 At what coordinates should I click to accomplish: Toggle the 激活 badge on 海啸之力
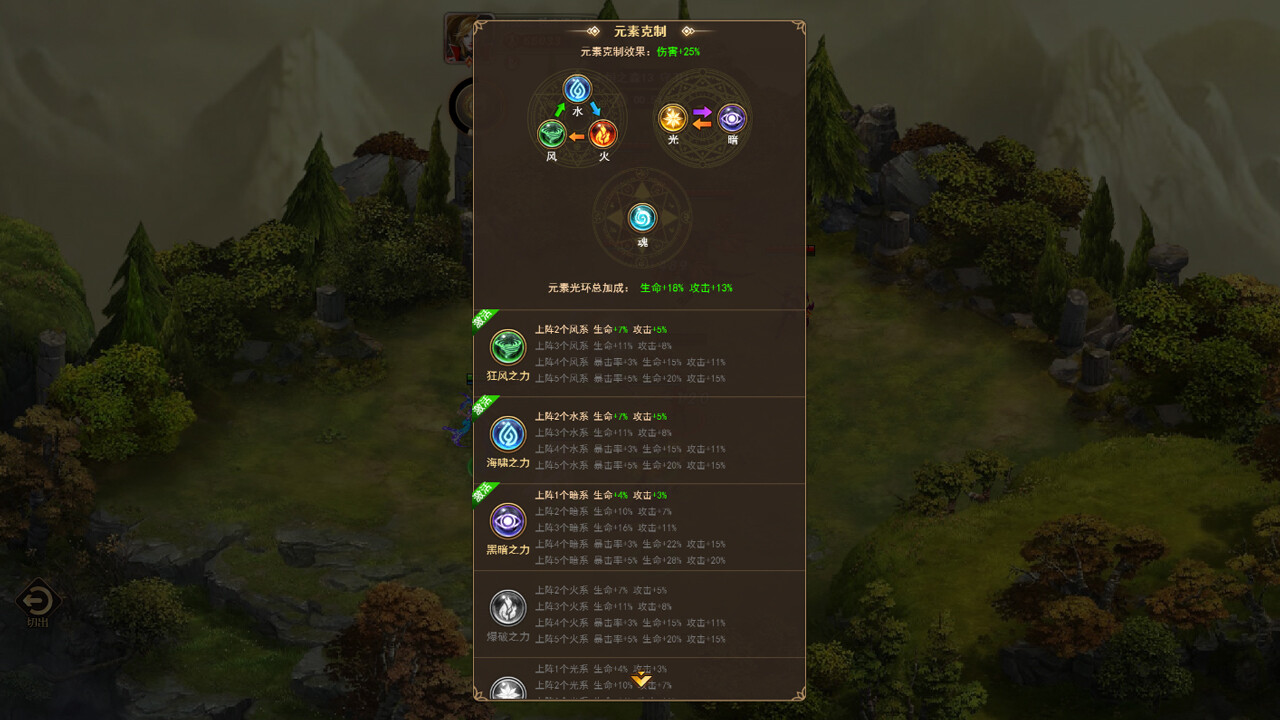pyautogui.click(x=484, y=407)
